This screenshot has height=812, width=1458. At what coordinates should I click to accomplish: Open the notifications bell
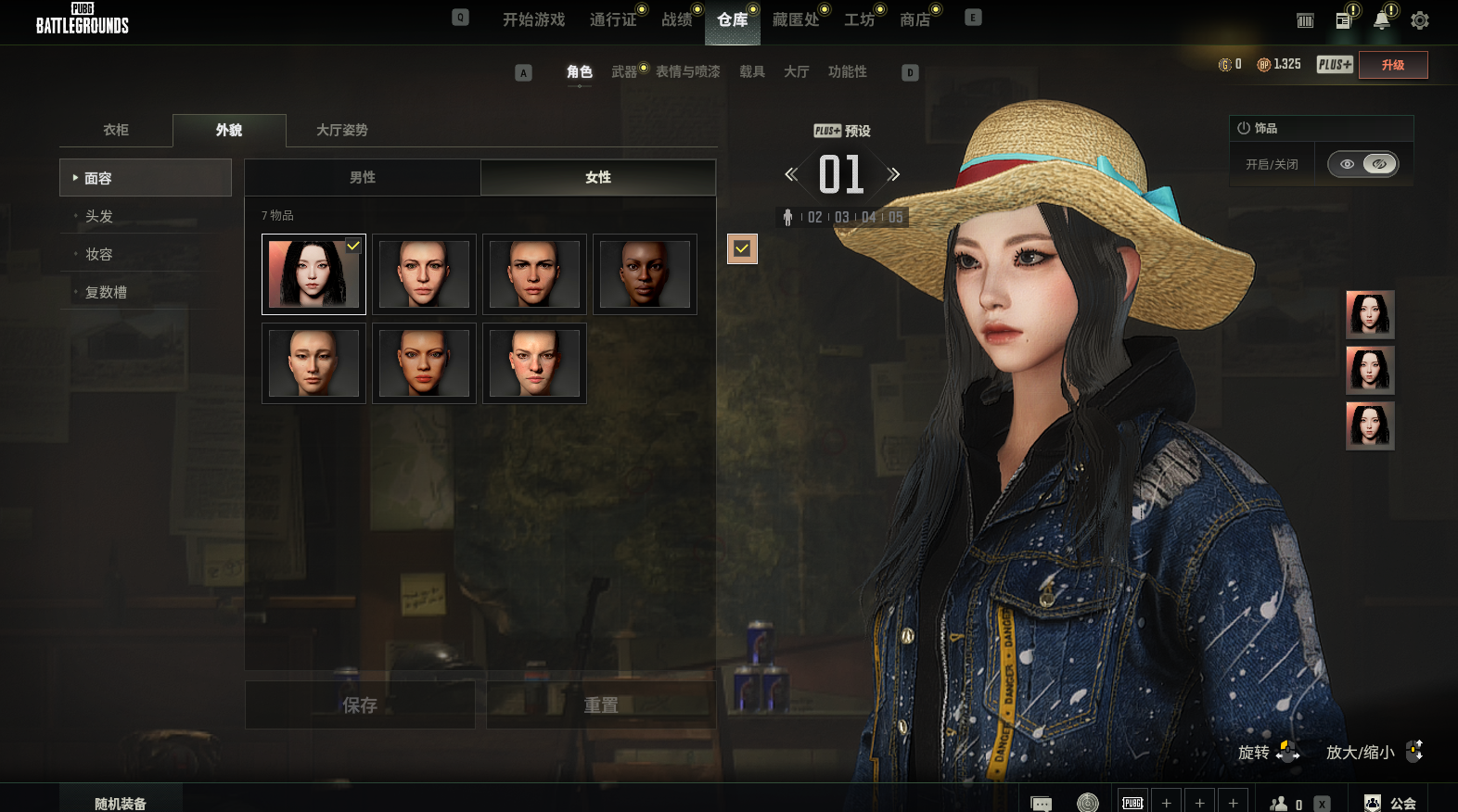(x=1381, y=20)
